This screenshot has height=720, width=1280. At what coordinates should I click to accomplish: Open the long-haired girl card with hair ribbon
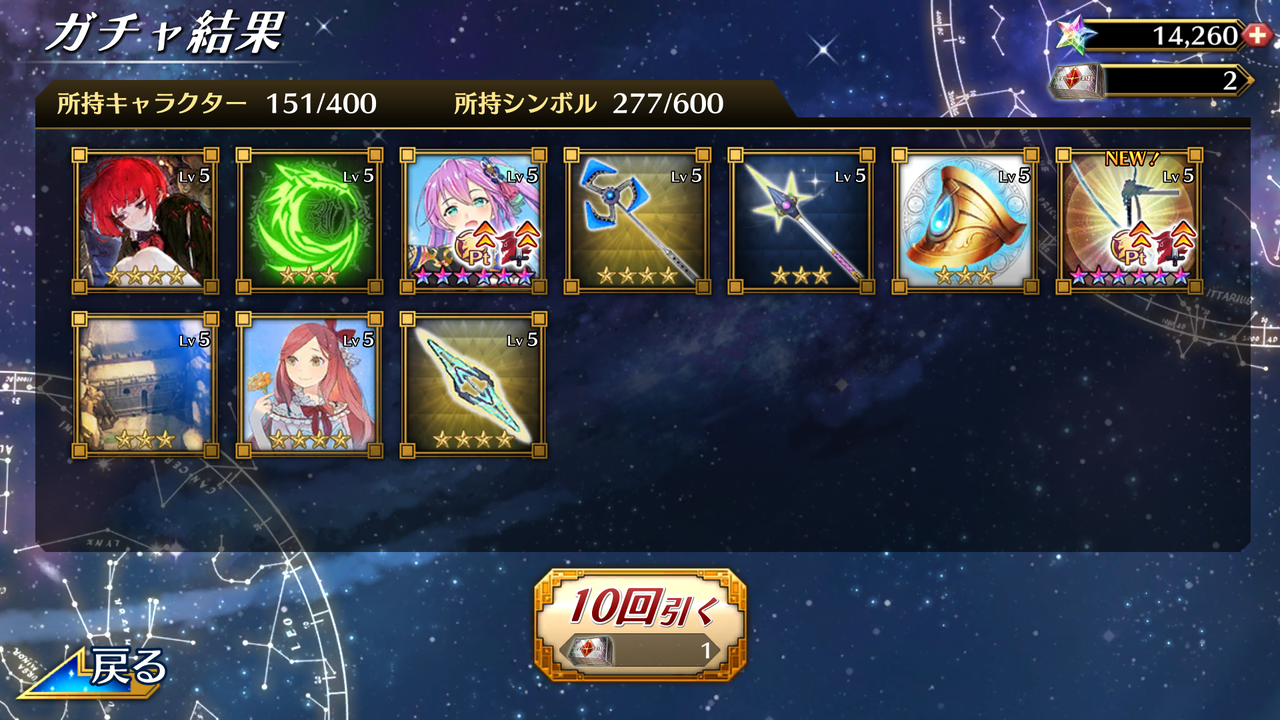tap(306, 384)
